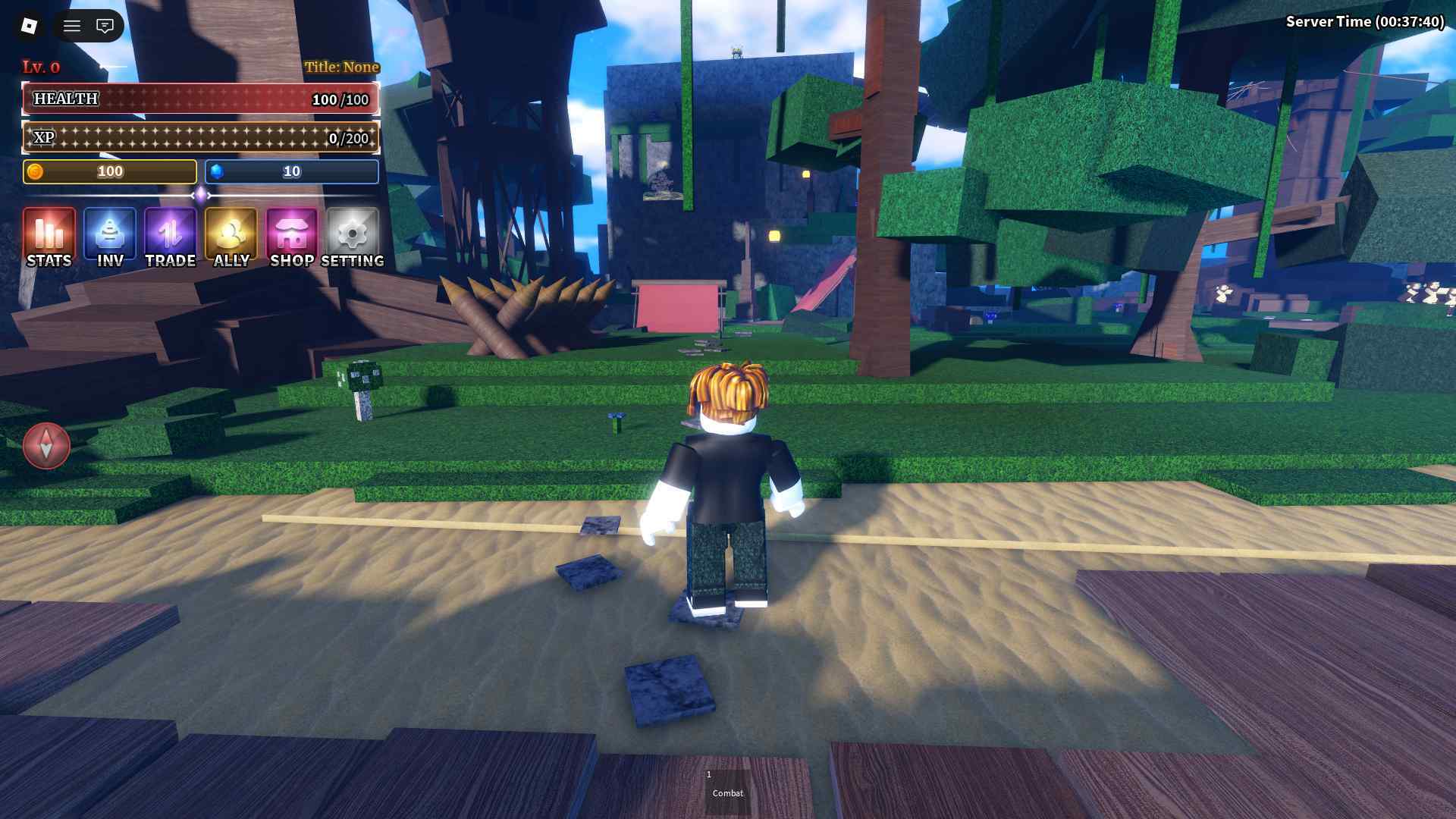
Task: Open the Roblox logo menu
Action: click(x=30, y=26)
